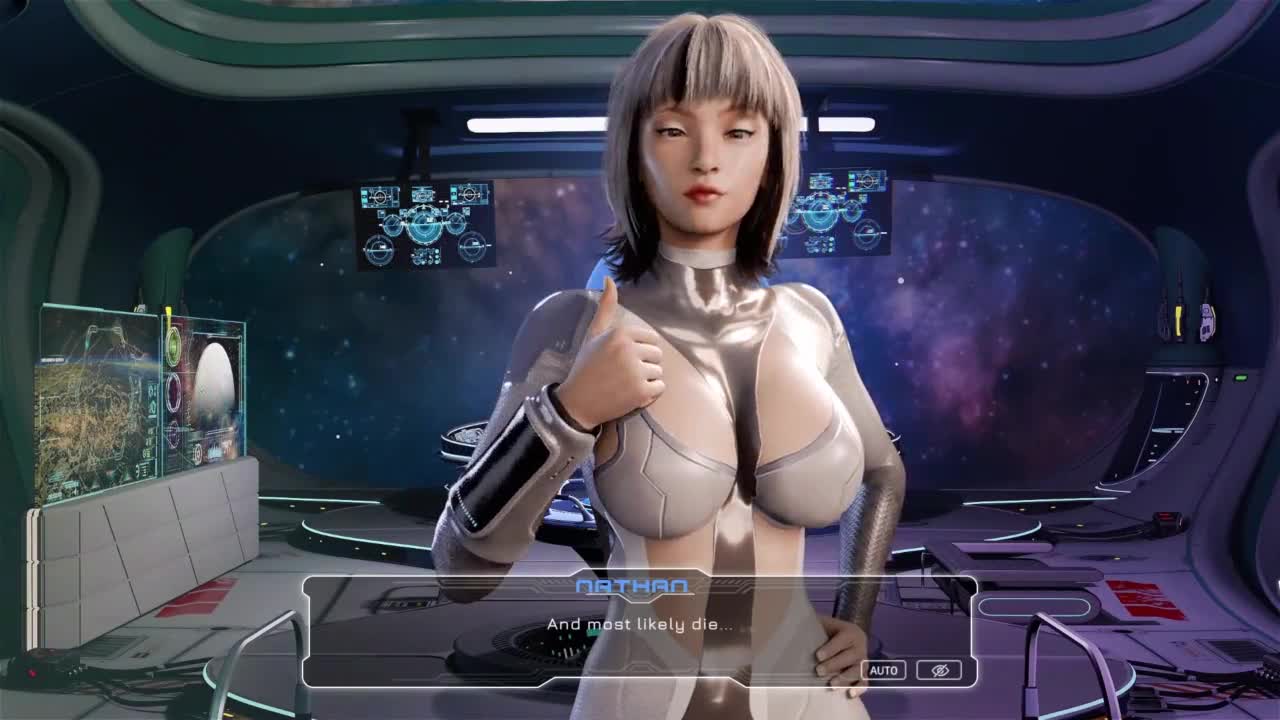Hide the dialogue box with eye icon
1280x720 pixels.
(939, 670)
